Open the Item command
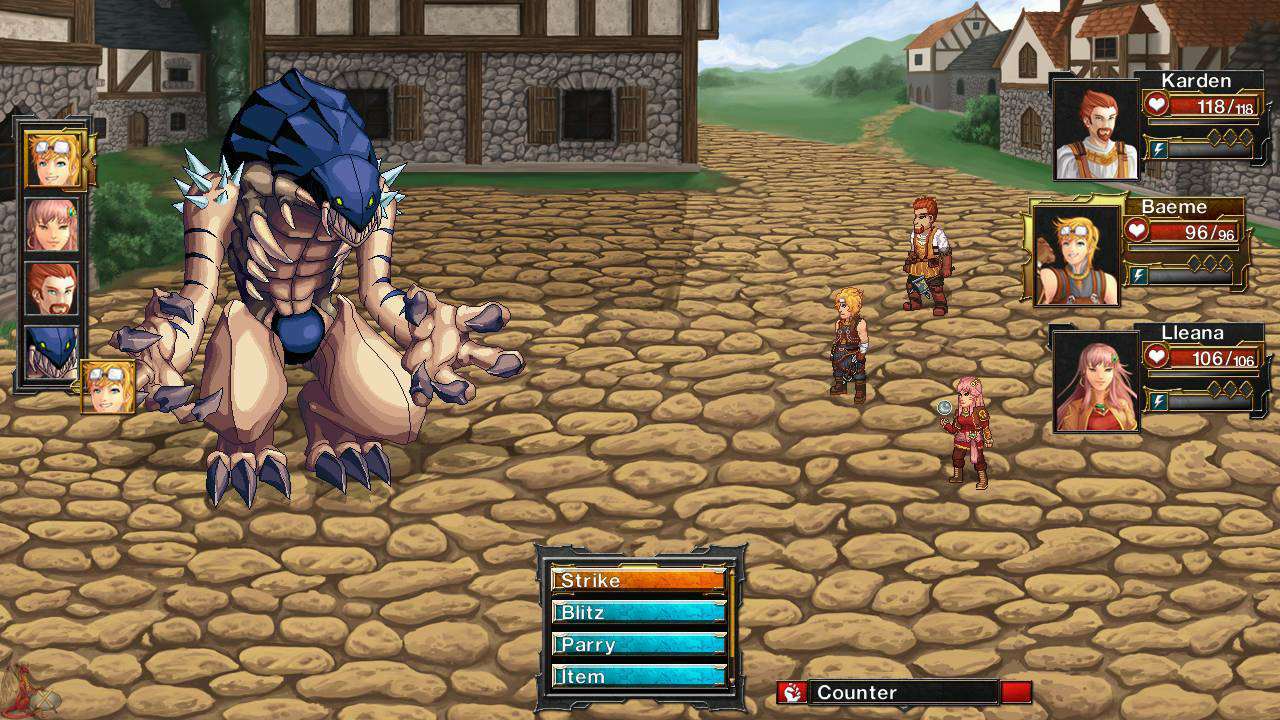The image size is (1280, 720). point(638,676)
